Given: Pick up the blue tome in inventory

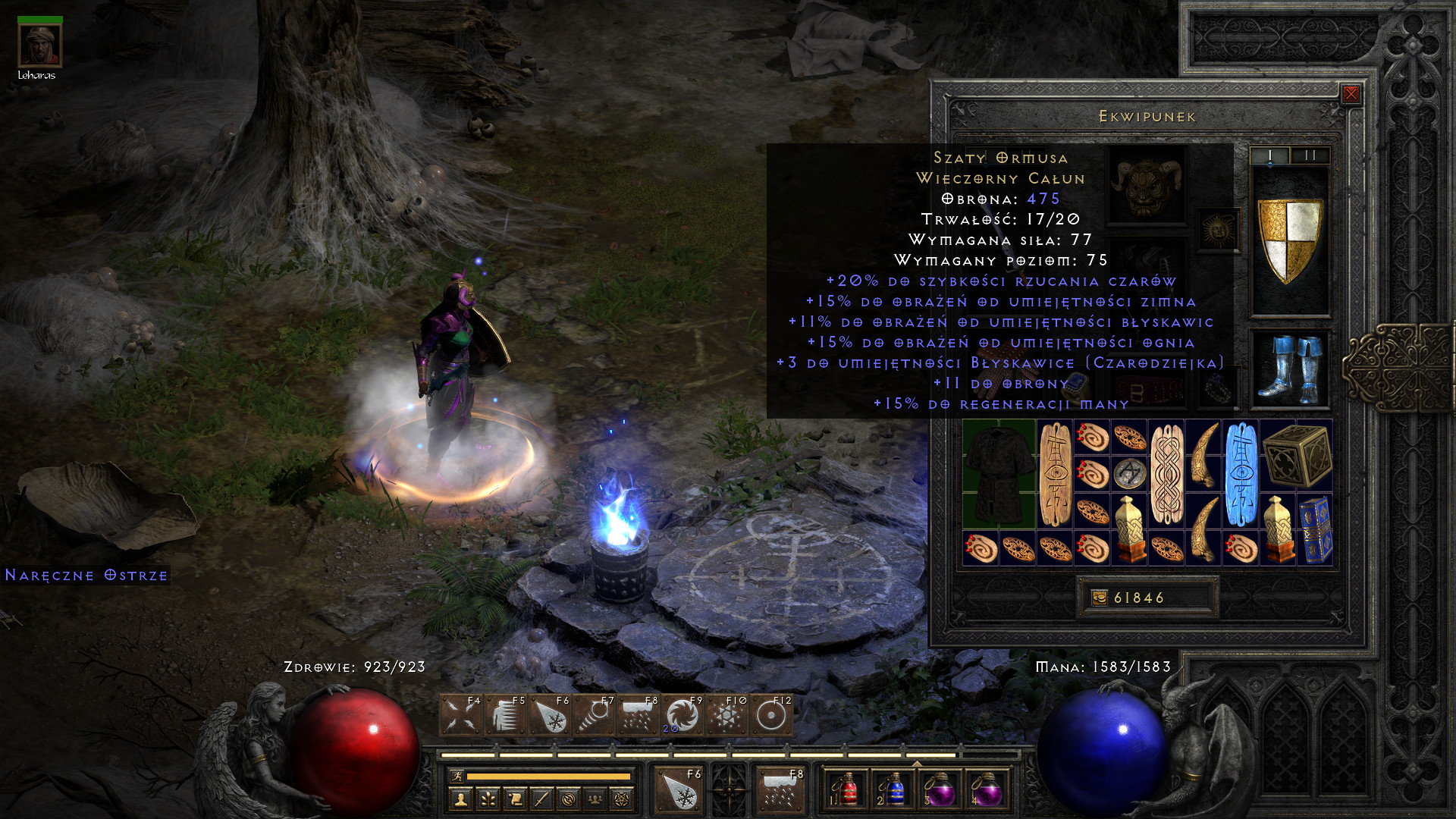Looking at the screenshot, I should click(1314, 530).
